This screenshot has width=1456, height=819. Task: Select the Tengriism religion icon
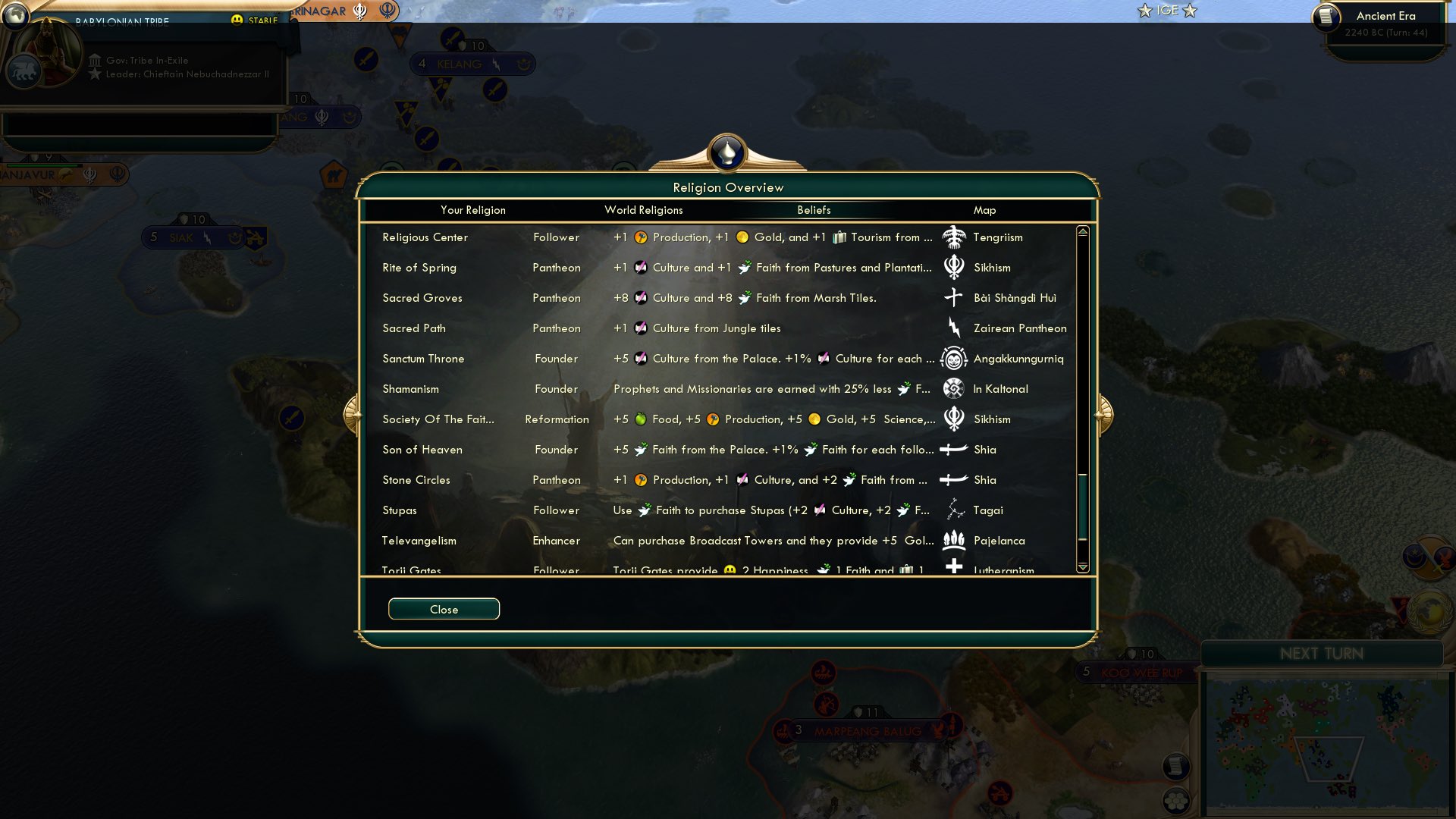[954, 237]
